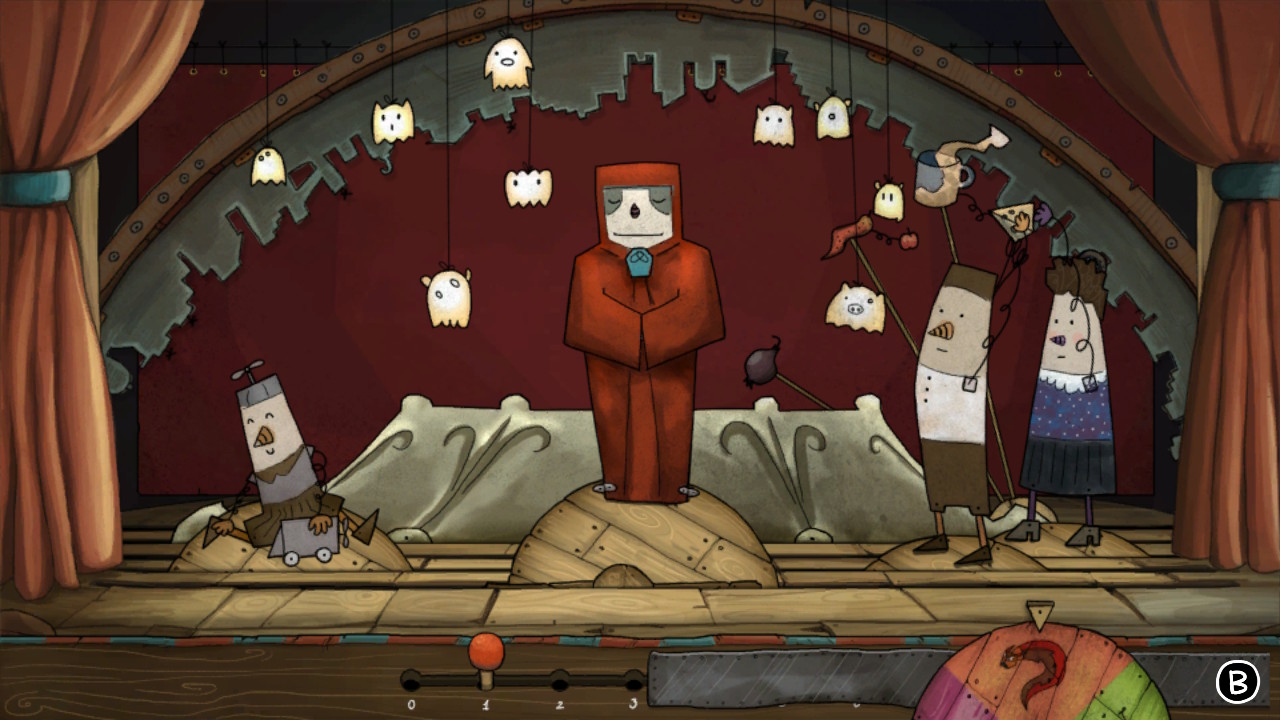Select the topmost hanging ghost decoration
The height and width of the screenshot is (720, 1280).
click(510, 62)
